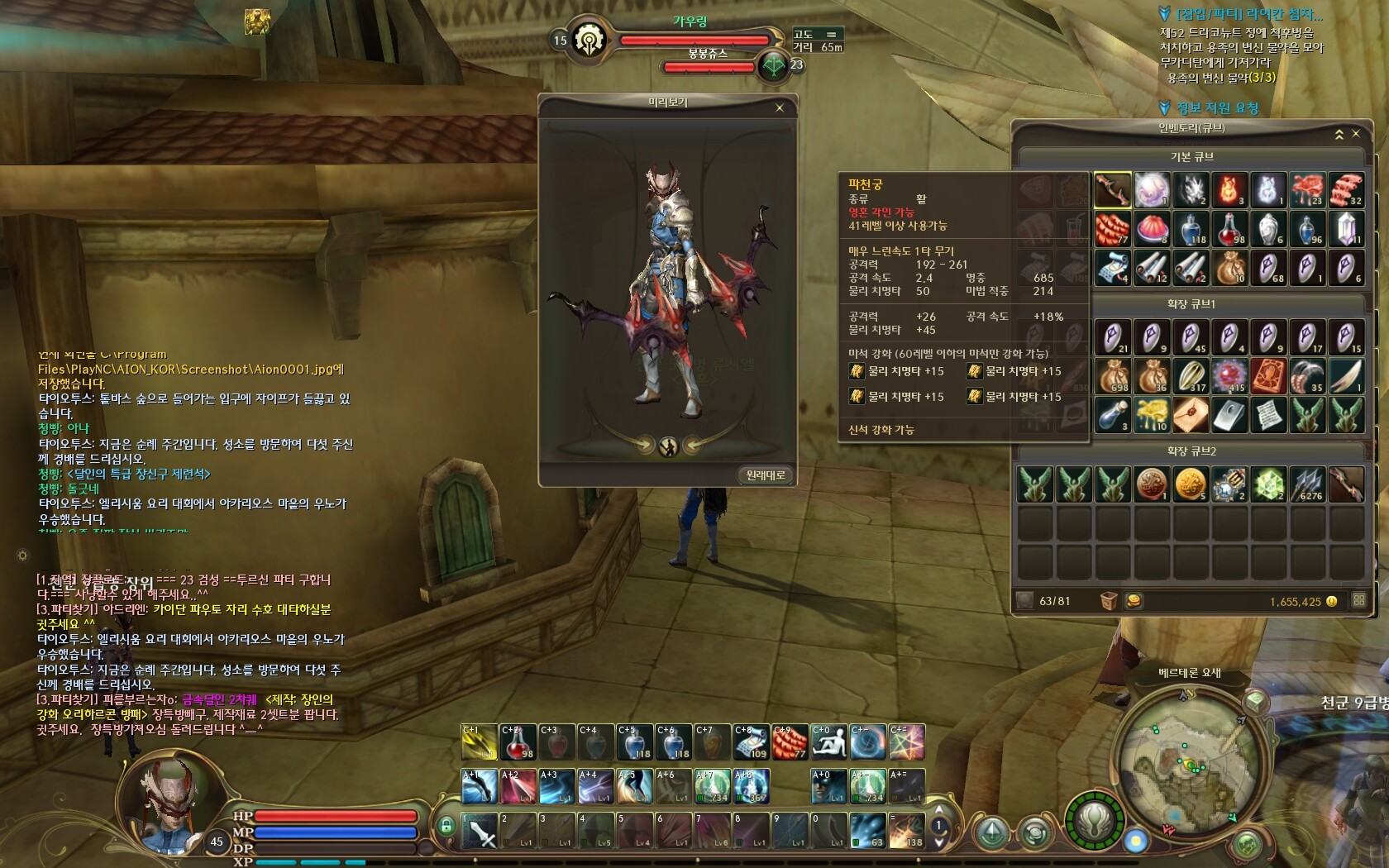Toggle the hotbar lock padlock
The width and height of the screenshot is (1389, 868).
(446, 826)
